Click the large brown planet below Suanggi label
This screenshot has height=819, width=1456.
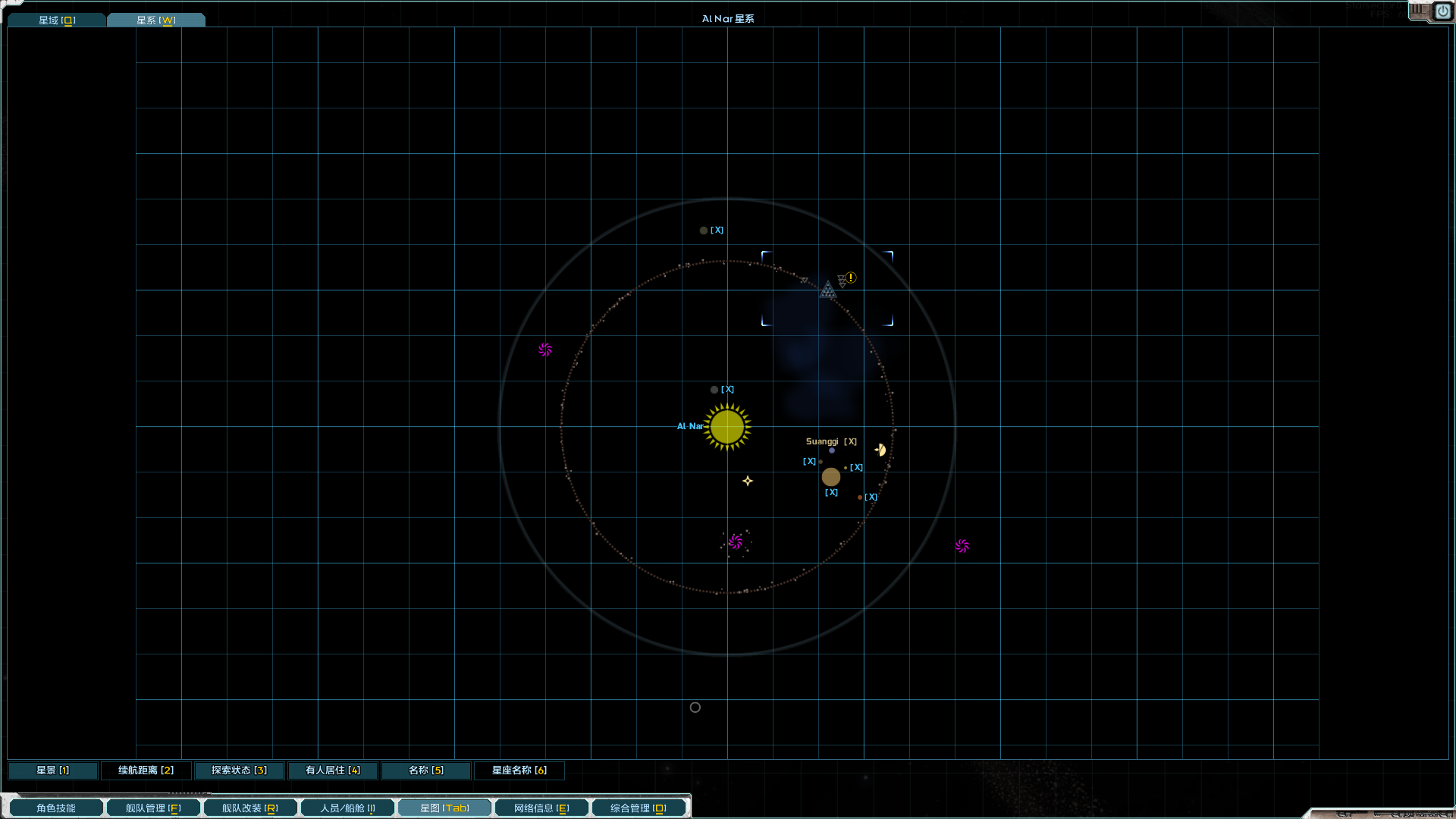point(831,477)
